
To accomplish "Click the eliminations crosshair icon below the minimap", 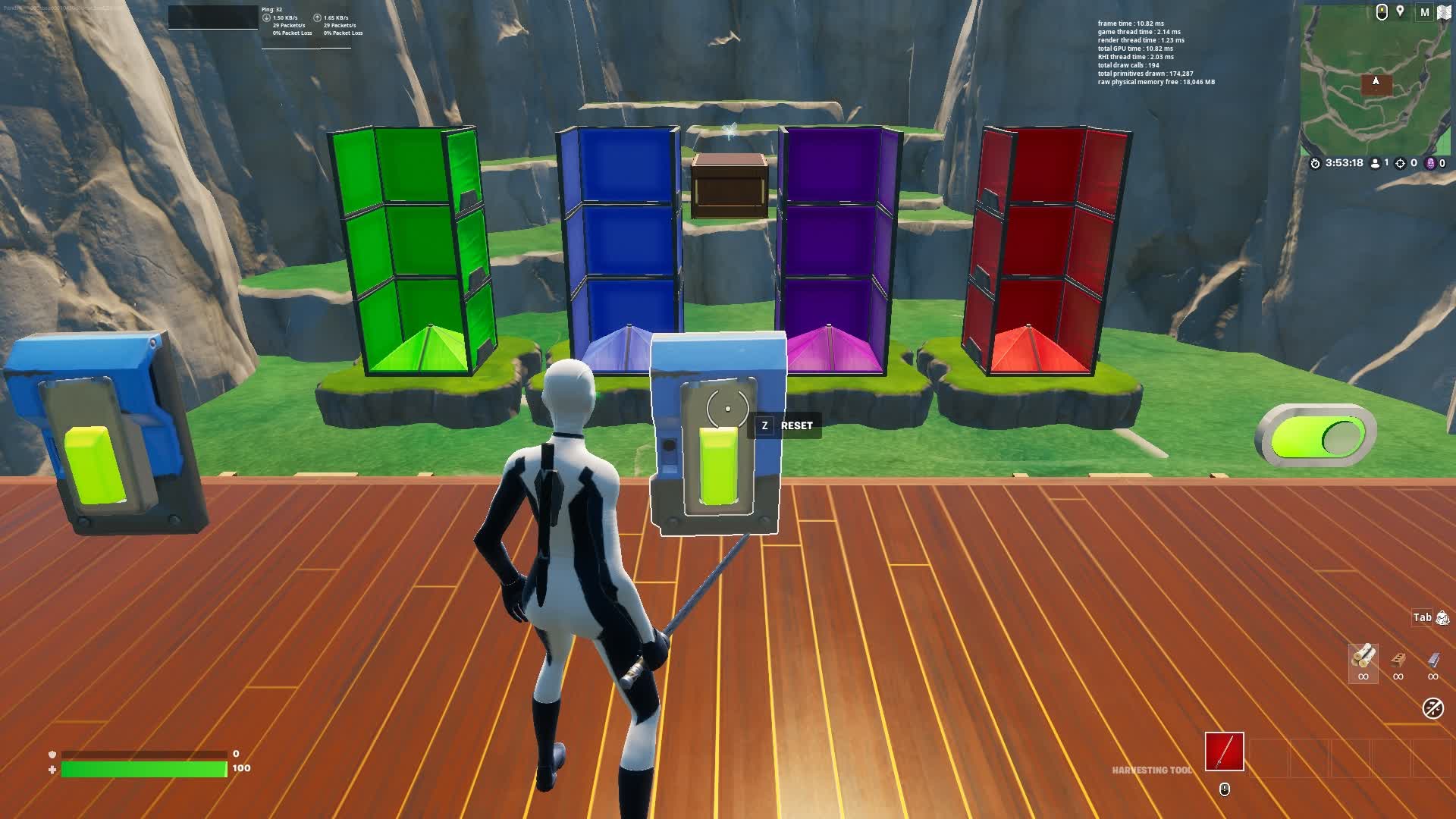I will click(x=1401, y=163).
